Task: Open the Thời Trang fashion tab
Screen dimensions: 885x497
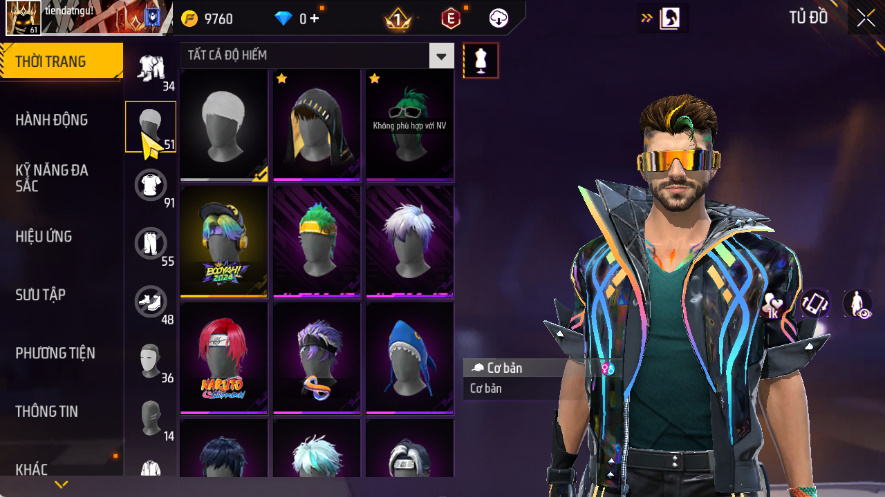Action: pyautogui.click(x=60, y=62)
